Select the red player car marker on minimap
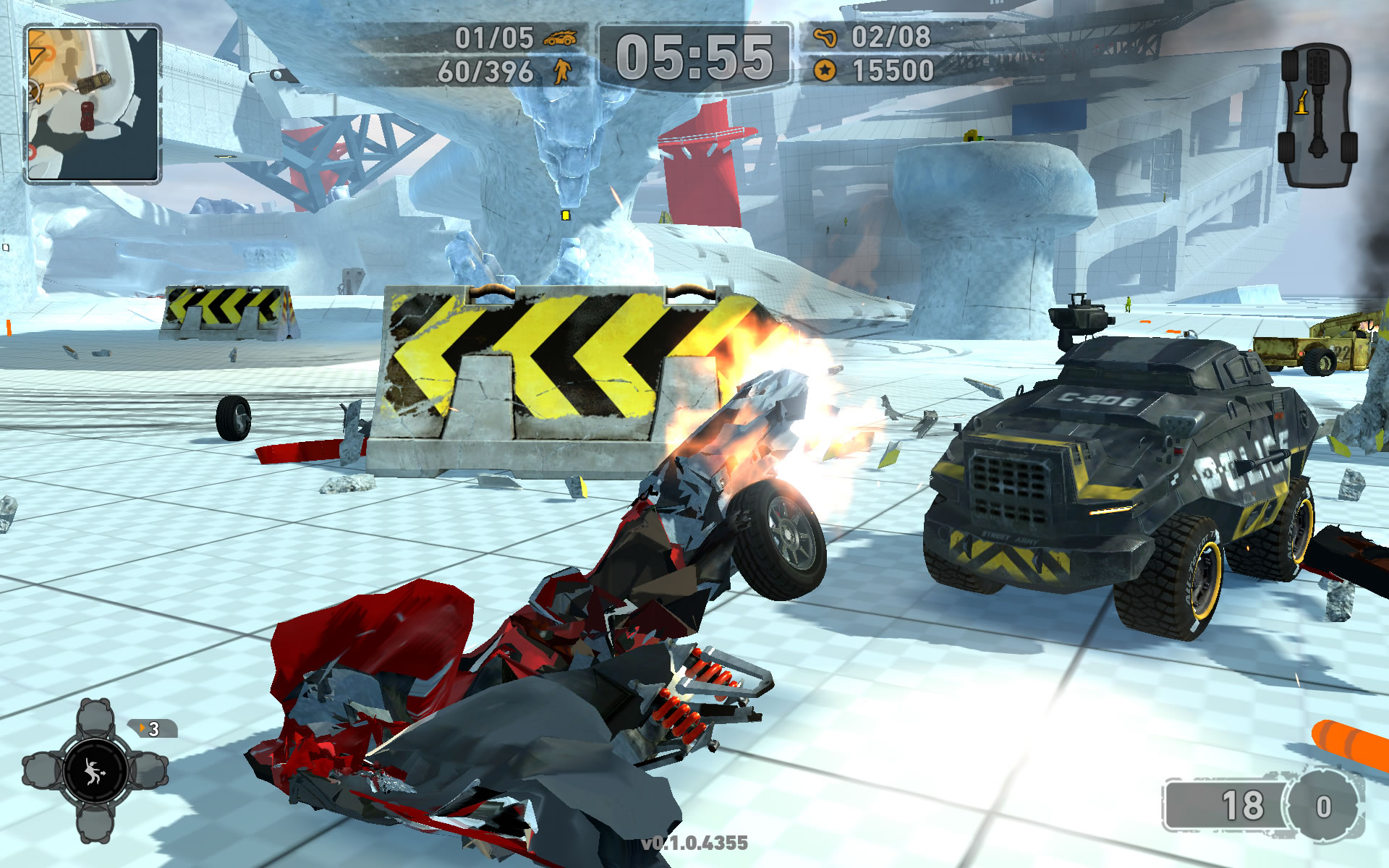1389x868 pixels. click(88, 116)
